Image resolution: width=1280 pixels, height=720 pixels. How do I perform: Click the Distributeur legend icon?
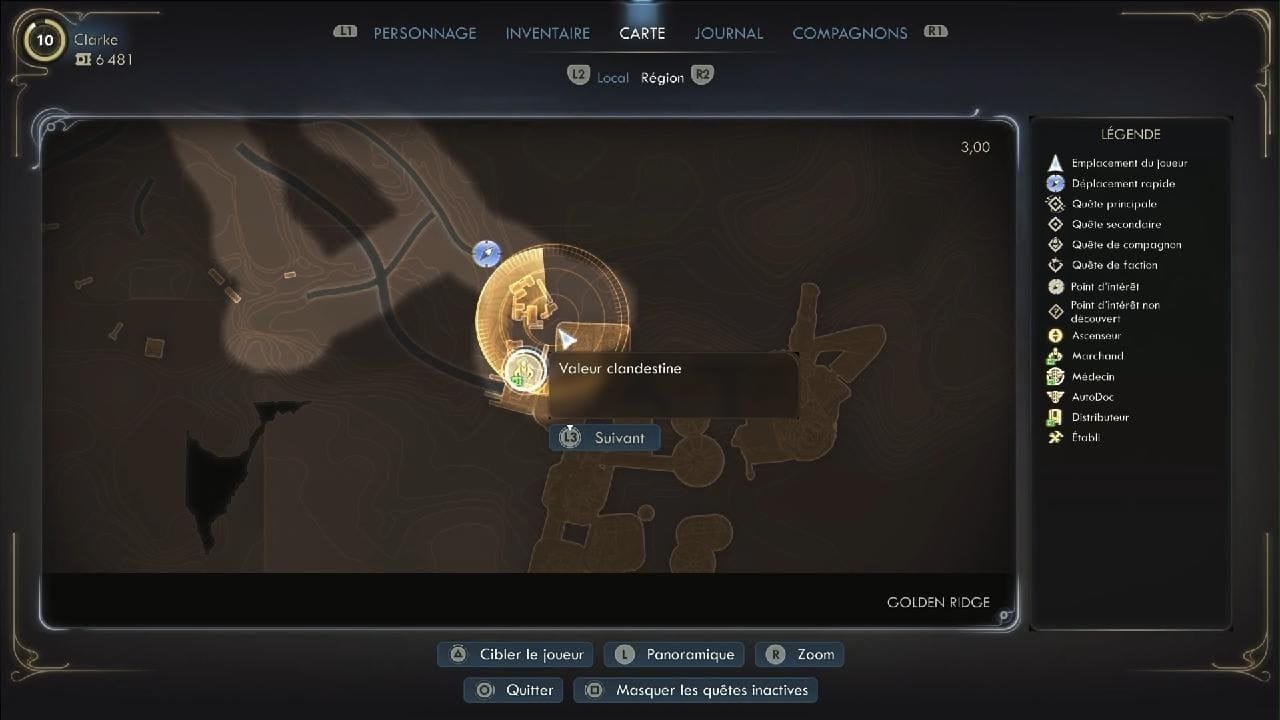pos(1057,417)
